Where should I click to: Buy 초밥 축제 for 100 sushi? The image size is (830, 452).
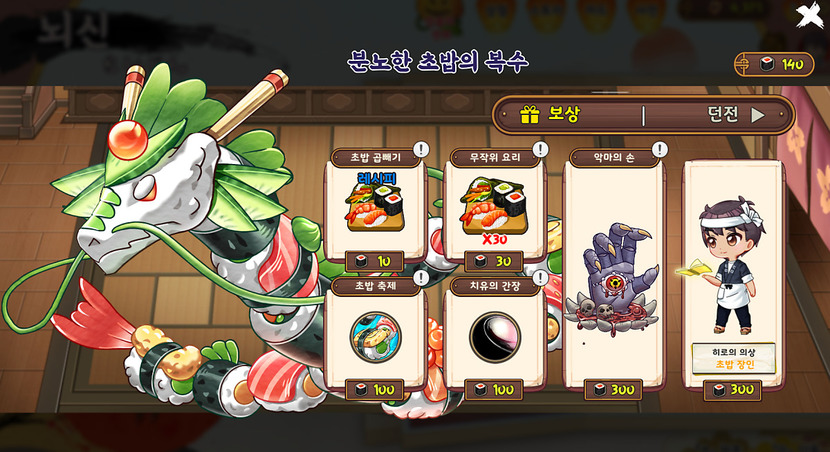[x=374, y=389]
